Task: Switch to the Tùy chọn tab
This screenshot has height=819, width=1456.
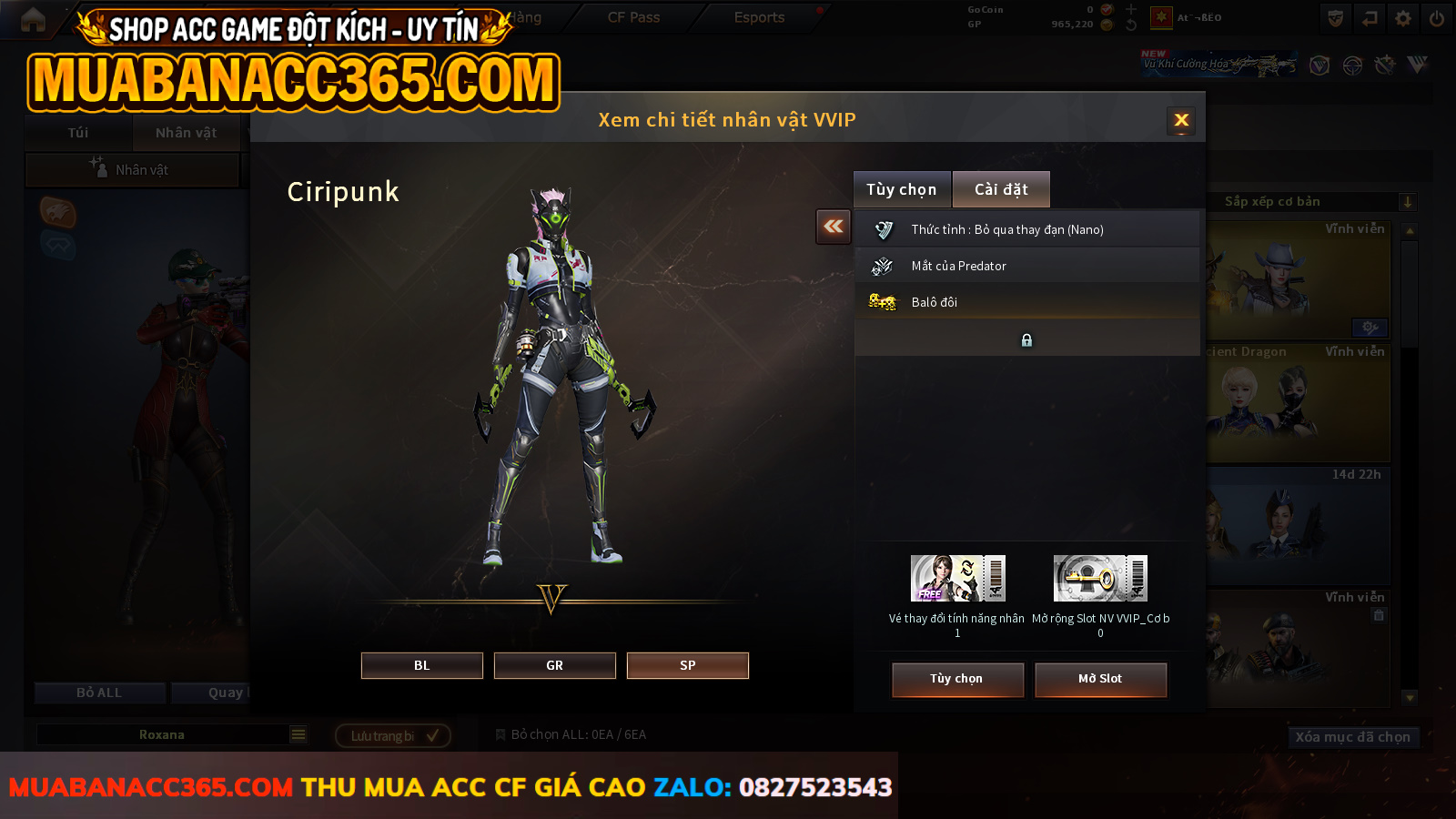Action: [x=901, y=189]
